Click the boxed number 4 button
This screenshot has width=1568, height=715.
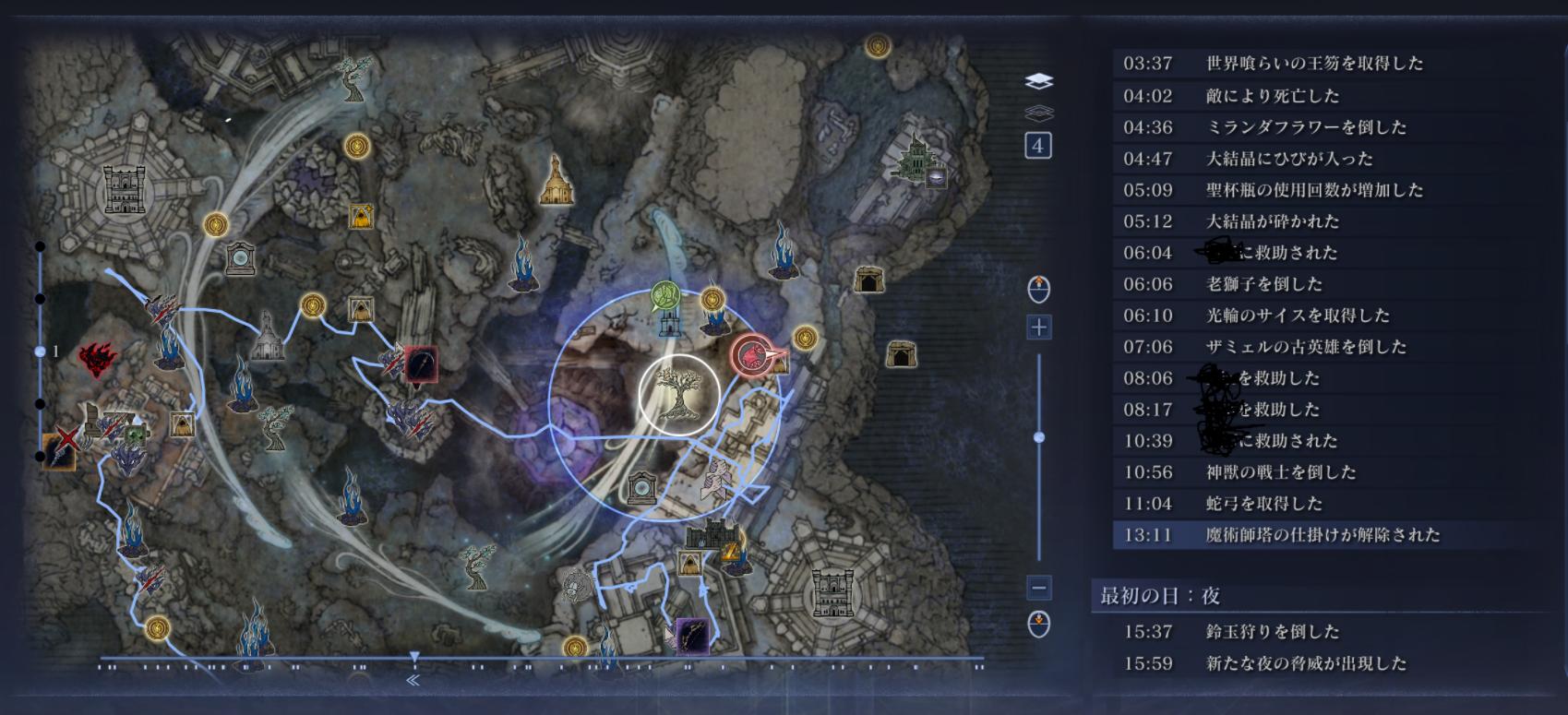1038,146
